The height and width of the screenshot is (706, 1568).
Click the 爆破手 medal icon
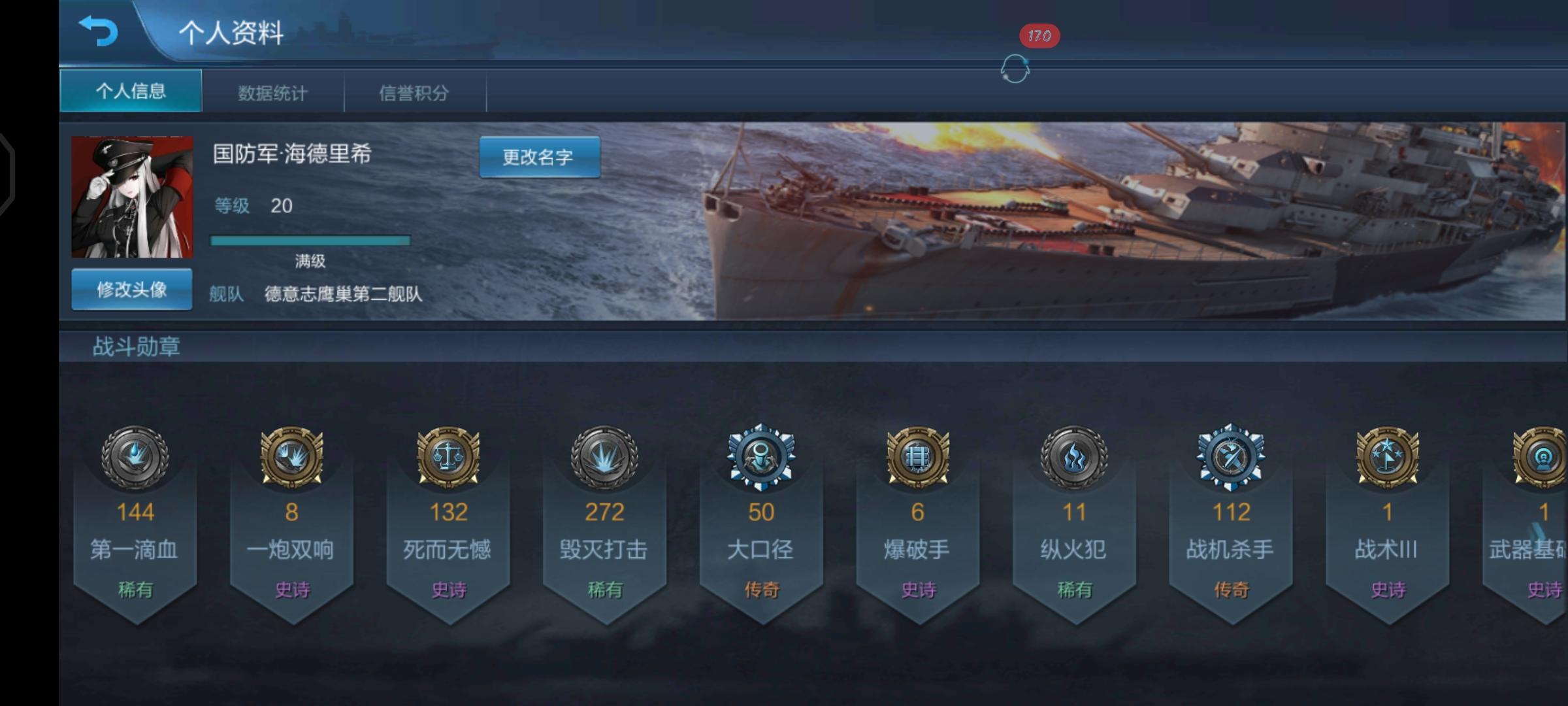pos(918,458)
